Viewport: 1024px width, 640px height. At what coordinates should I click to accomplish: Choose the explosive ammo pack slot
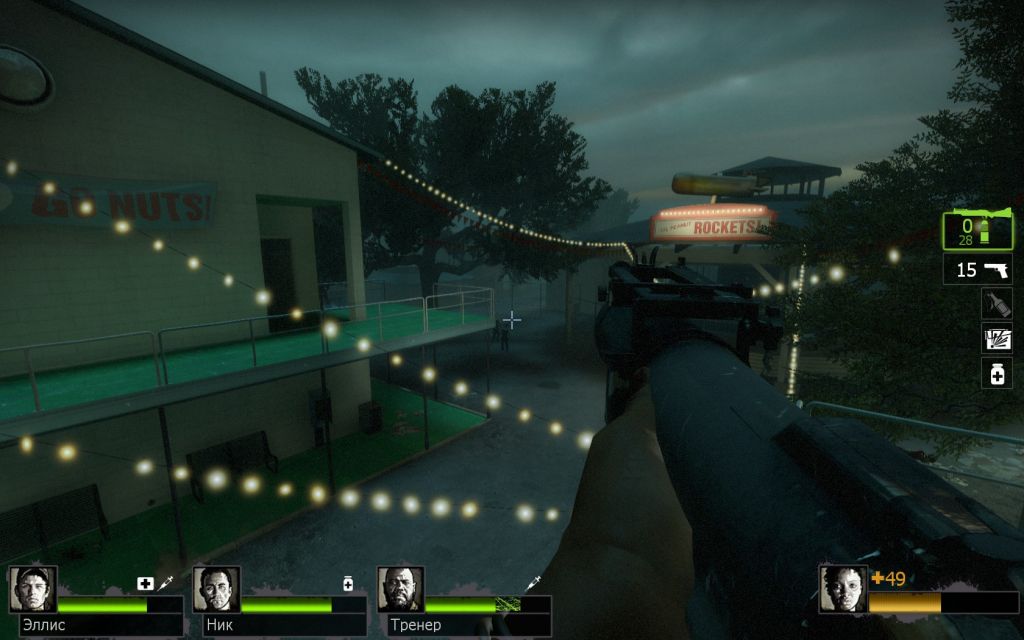coord(996,340)
